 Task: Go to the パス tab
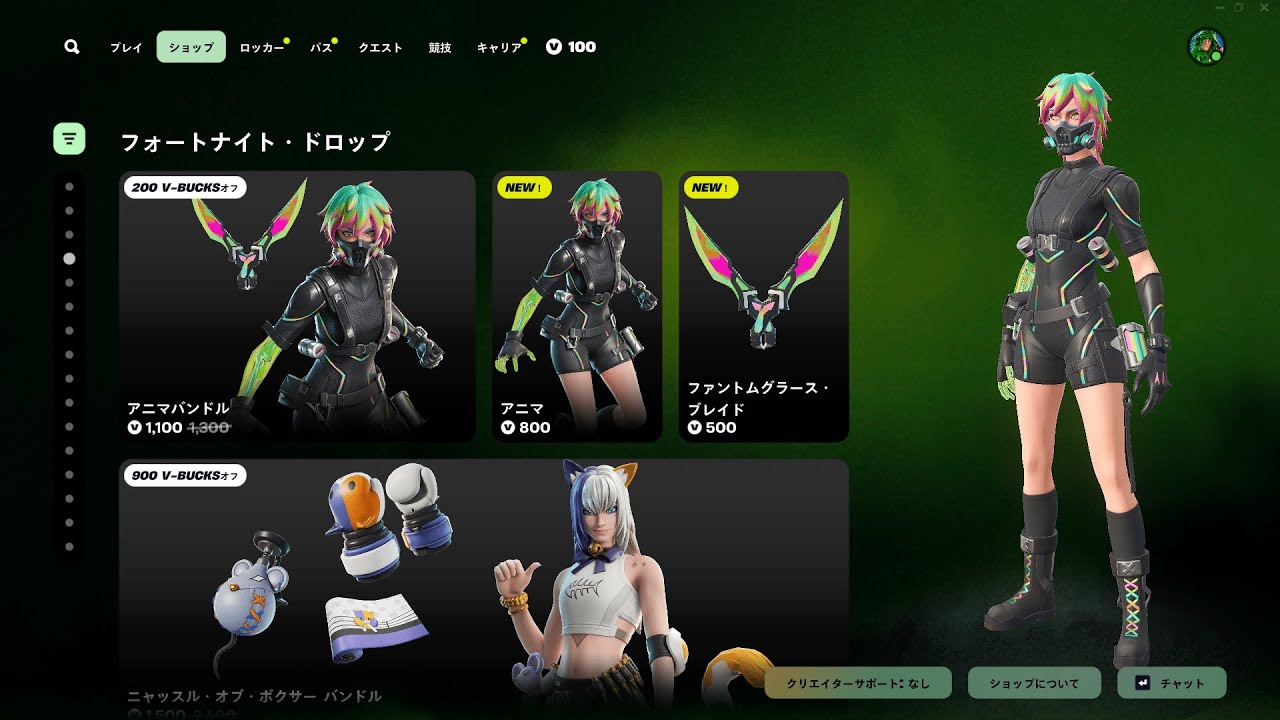pyautogui.click(x=321, y=47)
